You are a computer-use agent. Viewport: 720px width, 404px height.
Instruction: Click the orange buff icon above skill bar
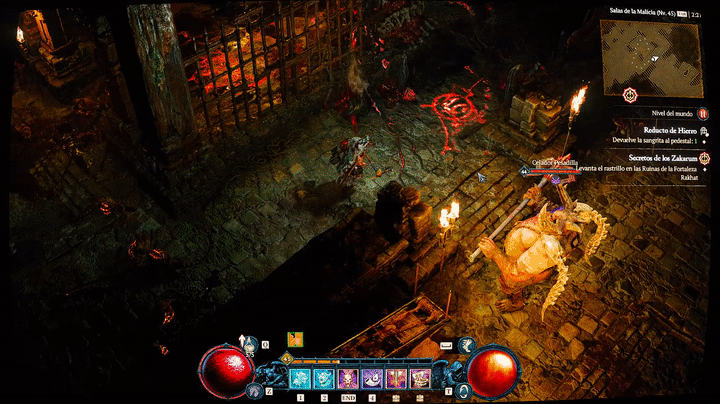[x=295, y=339]
